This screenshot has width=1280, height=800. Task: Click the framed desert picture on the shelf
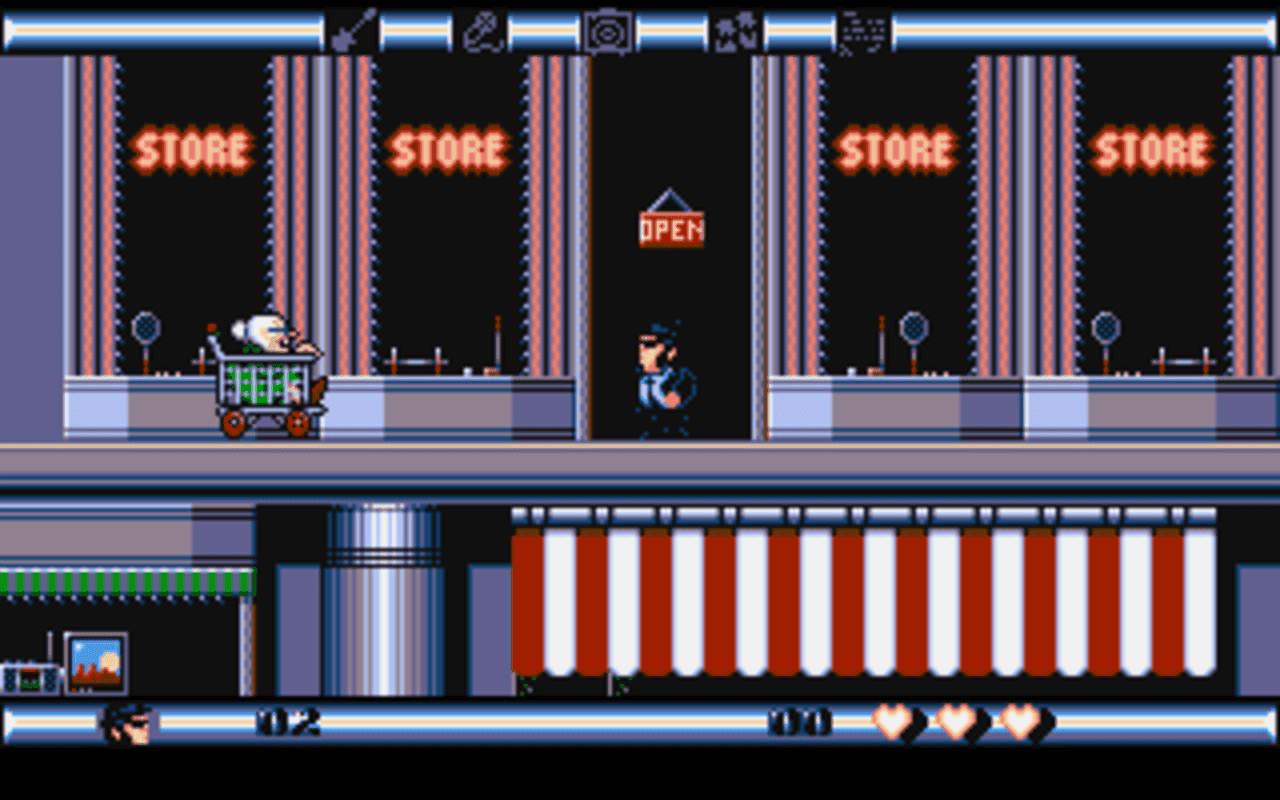point(98,660)
